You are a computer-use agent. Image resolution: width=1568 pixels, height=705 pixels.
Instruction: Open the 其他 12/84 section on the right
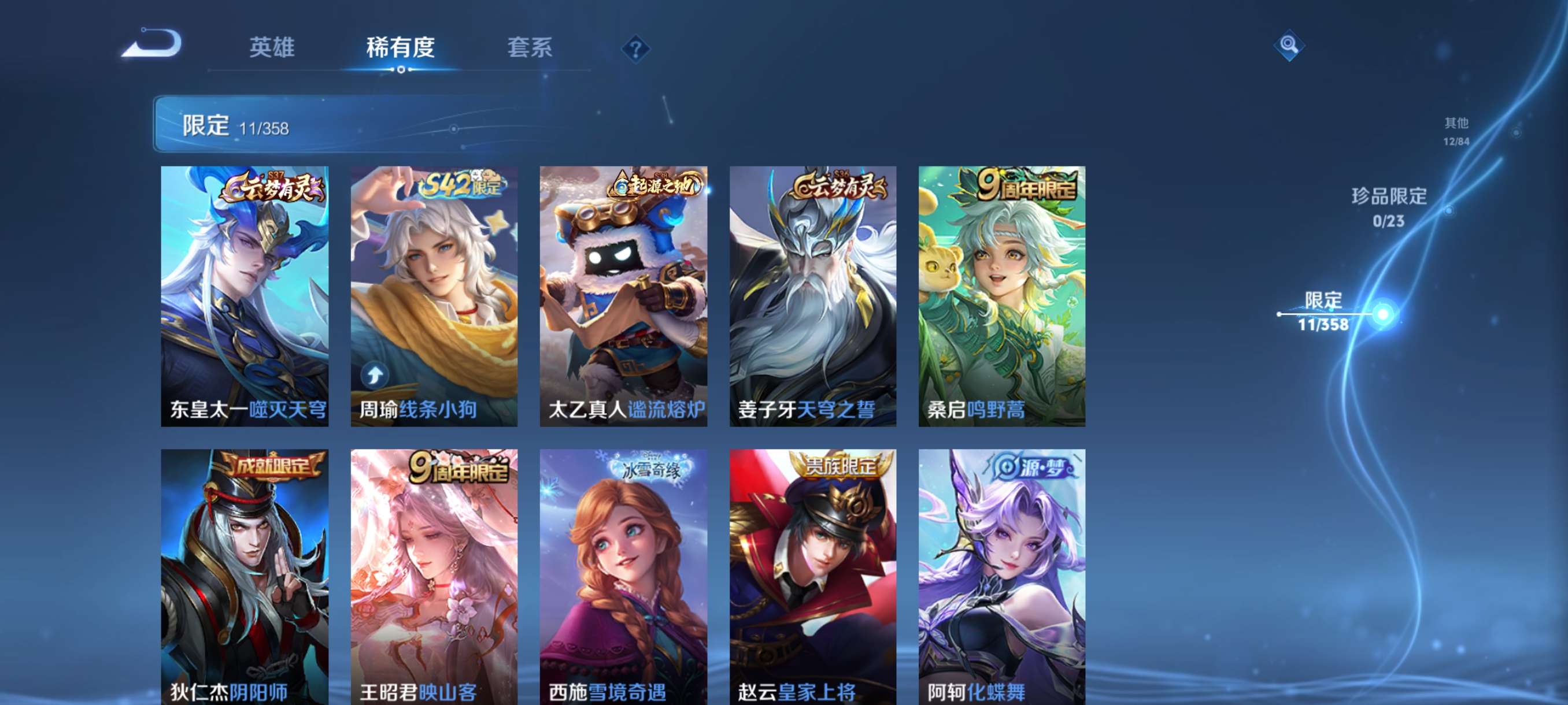(1457, 132)
